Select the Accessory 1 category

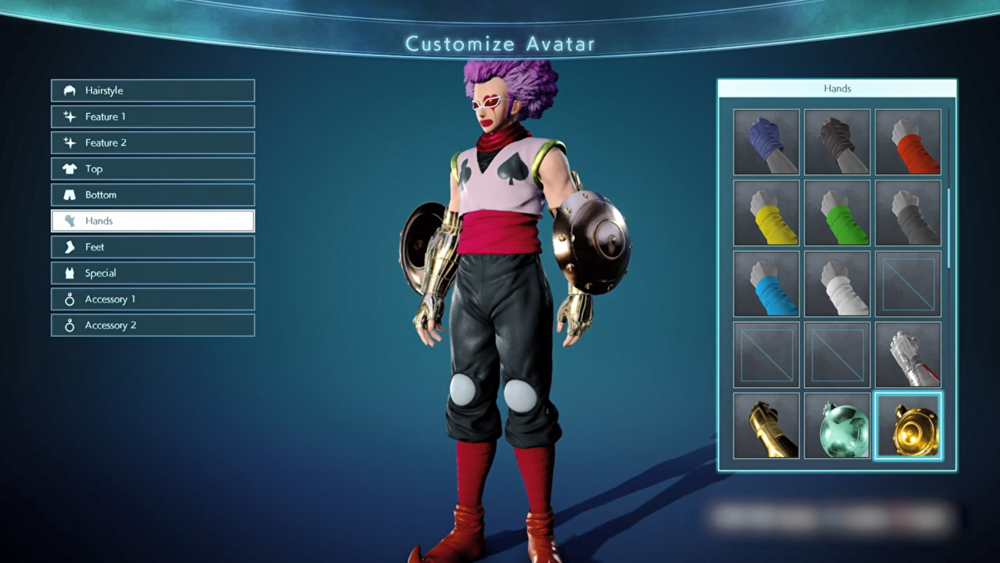click(153, 299)
